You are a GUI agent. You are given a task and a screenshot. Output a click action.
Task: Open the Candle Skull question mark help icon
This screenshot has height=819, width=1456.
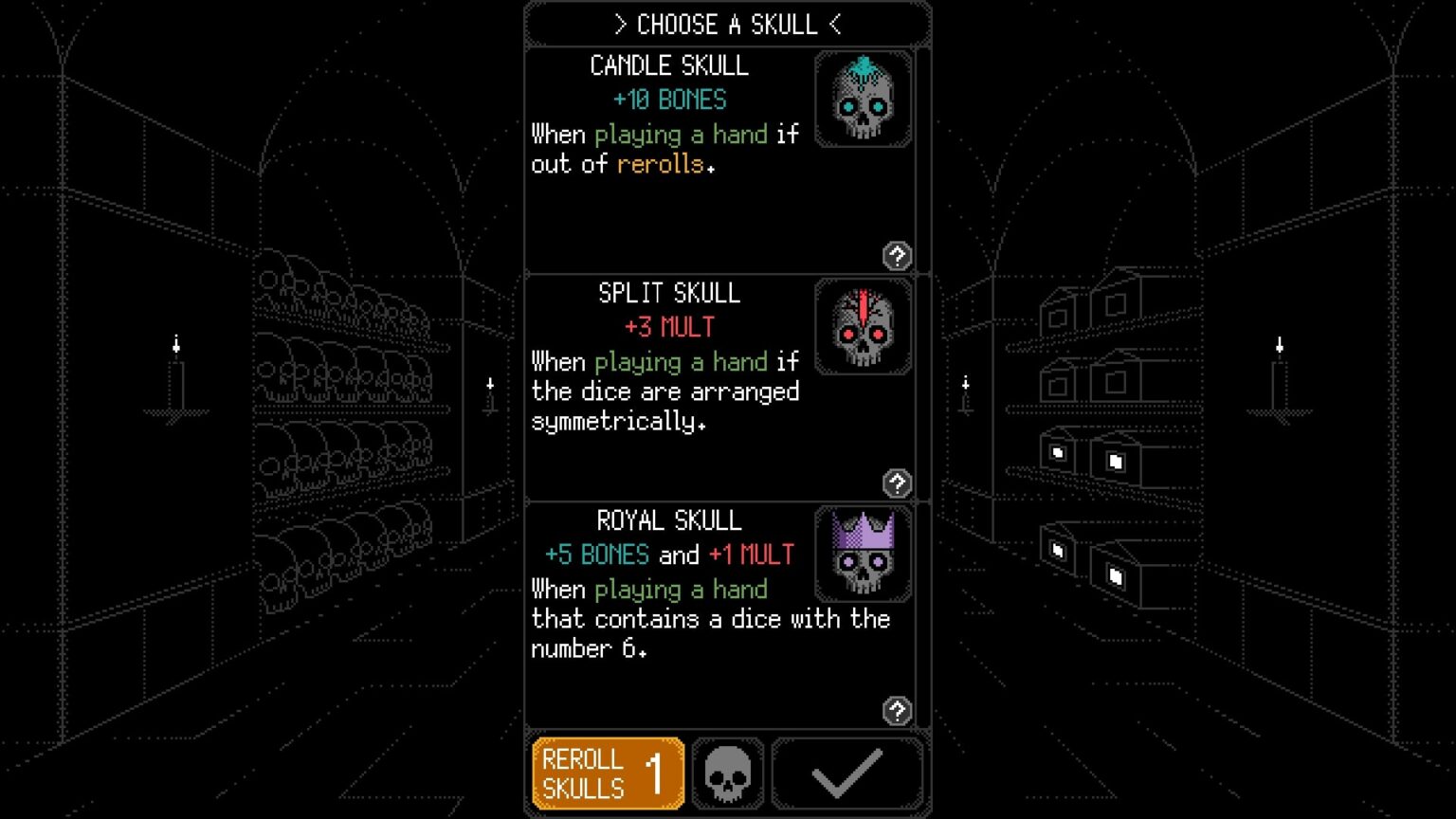[897, 256]
